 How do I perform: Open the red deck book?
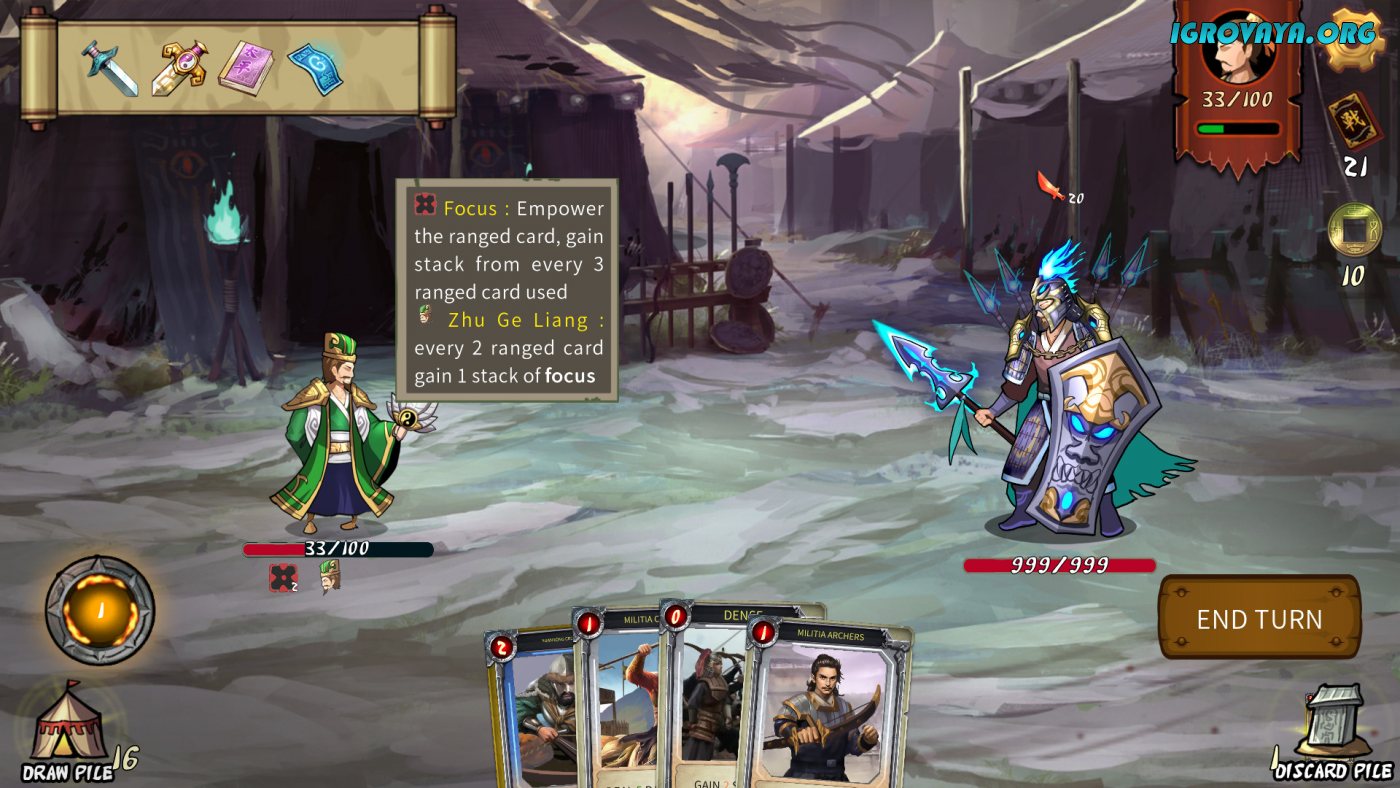coord(1354,121)
